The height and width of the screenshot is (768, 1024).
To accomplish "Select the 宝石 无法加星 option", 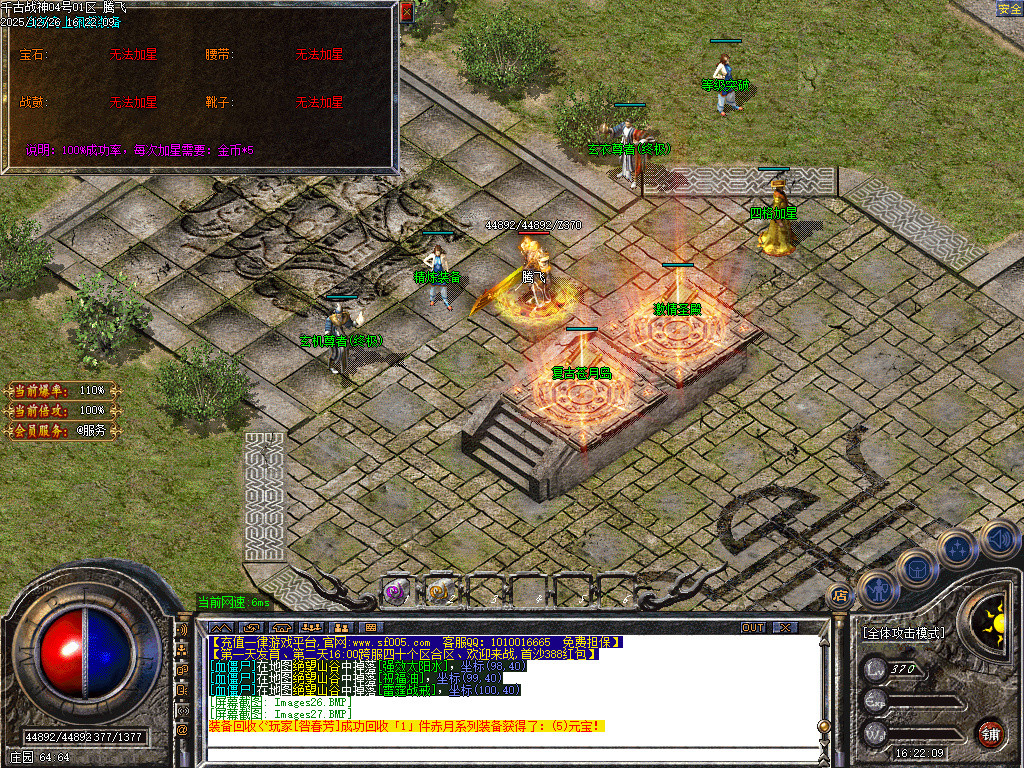I will point(133,55).
